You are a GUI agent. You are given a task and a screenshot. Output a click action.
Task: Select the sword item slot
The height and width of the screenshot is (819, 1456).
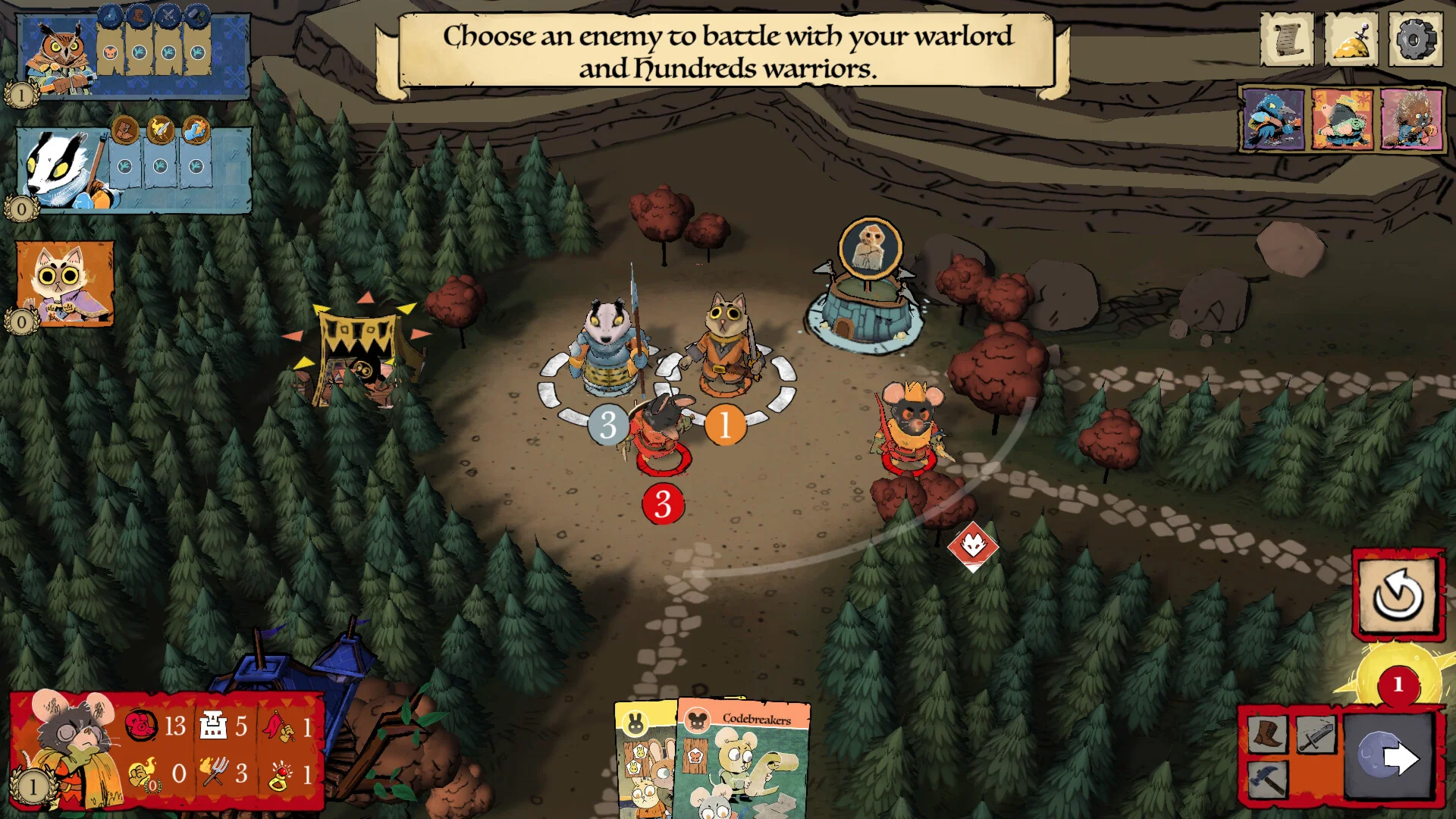coord(1316,733)
